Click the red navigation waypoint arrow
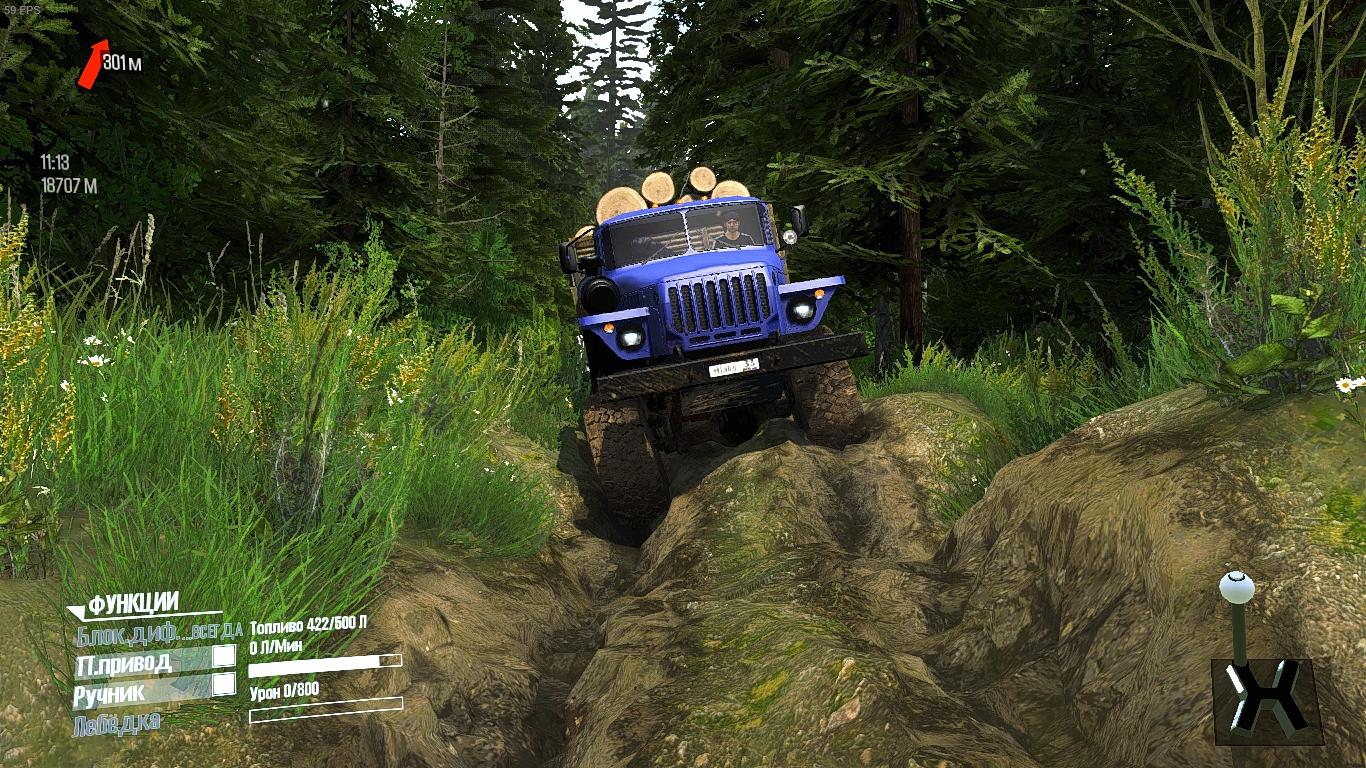This screenshot has width=1366, height=768. 92,63
